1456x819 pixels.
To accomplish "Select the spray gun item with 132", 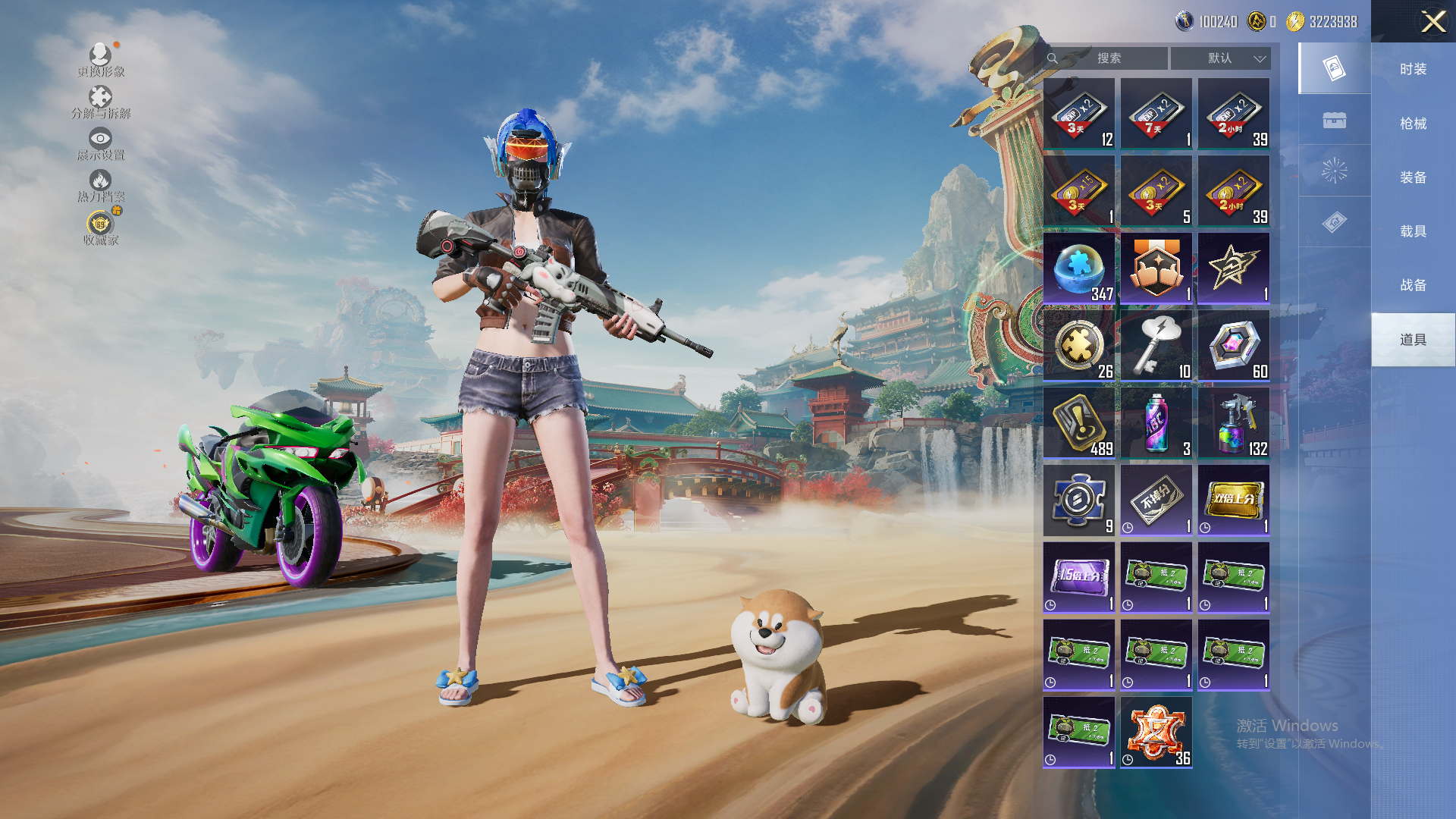I will (x=1234, y=423).
